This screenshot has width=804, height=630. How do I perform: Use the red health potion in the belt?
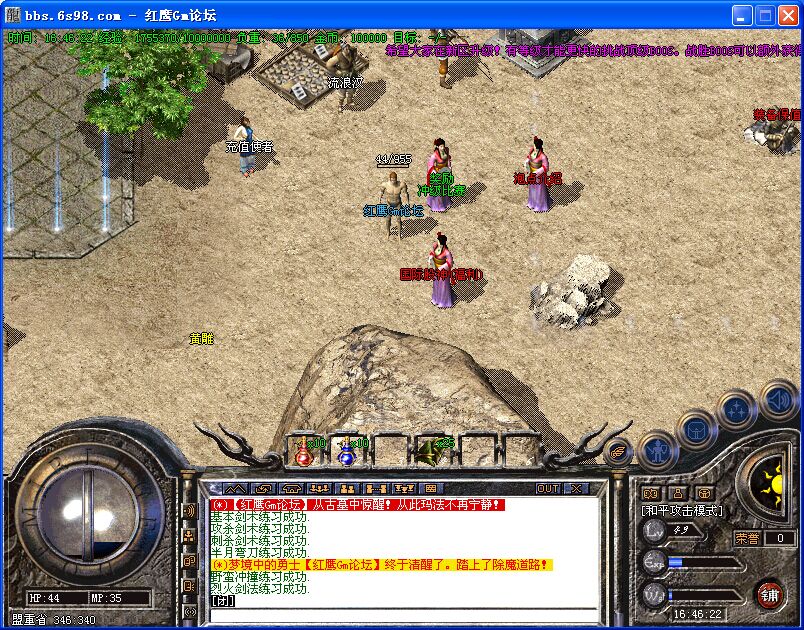point(304,453)
